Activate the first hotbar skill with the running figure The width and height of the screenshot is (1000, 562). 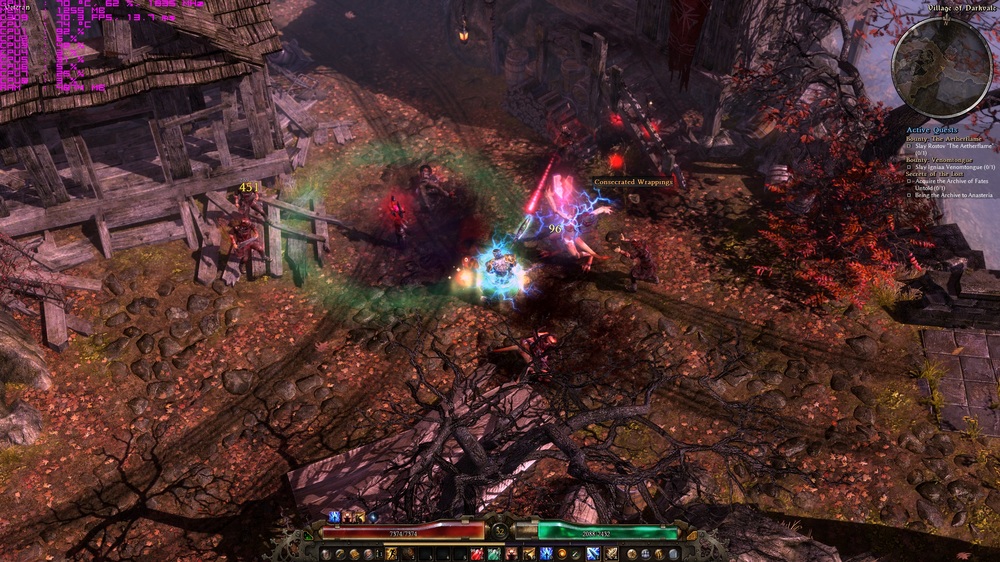click(x=391, y=554)
